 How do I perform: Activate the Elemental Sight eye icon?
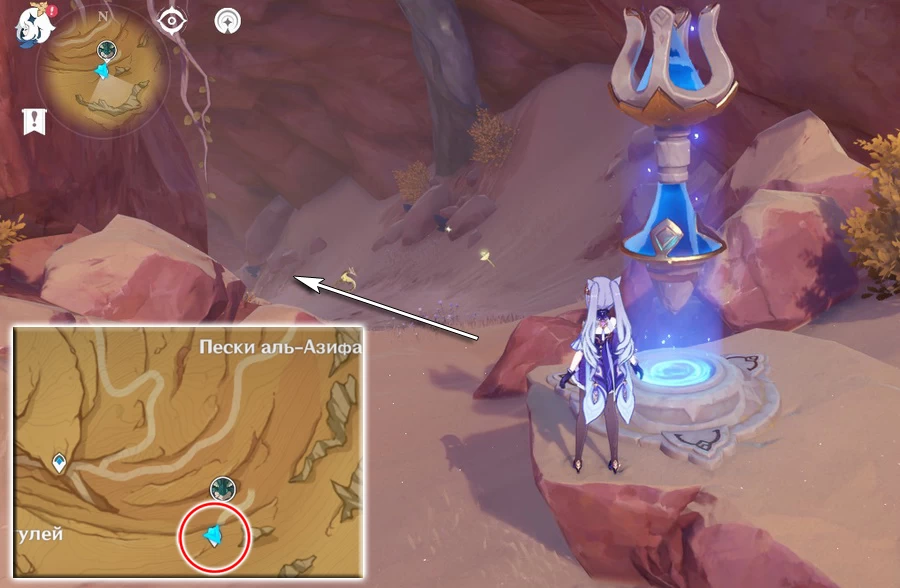(x=173, y=20)
